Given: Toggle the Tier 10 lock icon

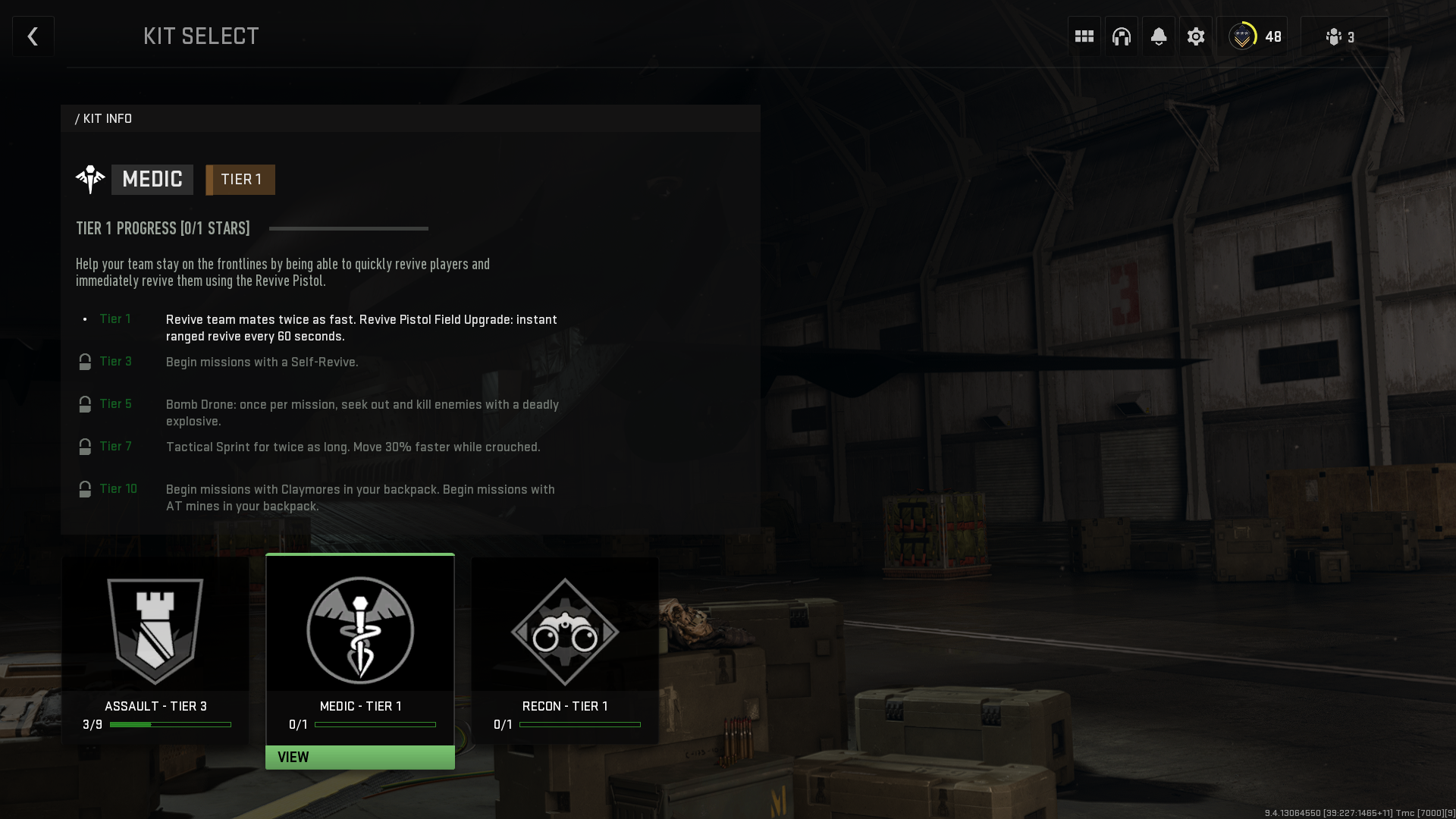Looking at the screenshot, I should 84,489.
